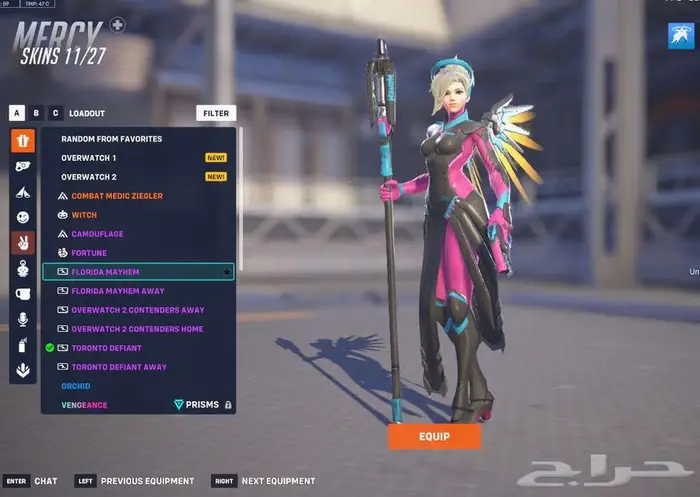Choose the Orchid skin
The height and width of the screenshot is (497, 700).
[x=76, y=386]
